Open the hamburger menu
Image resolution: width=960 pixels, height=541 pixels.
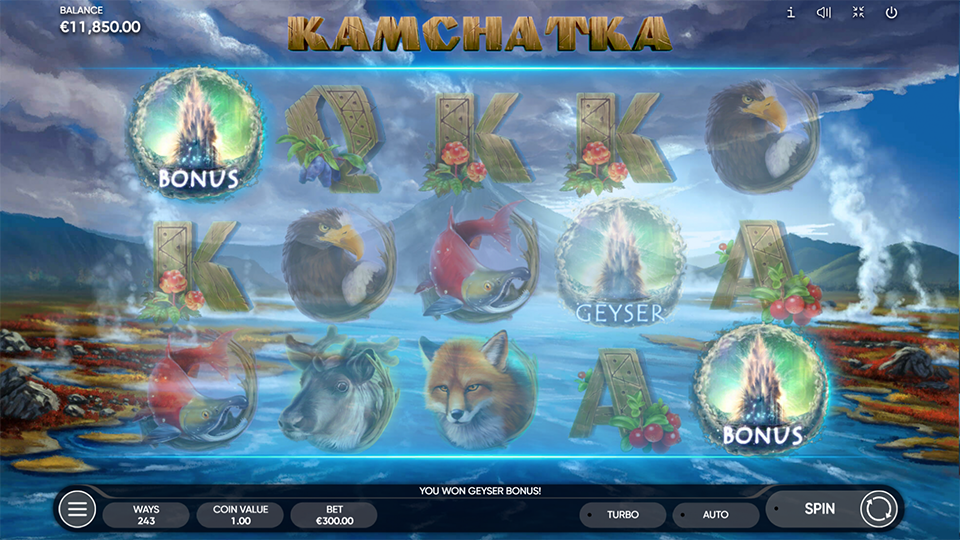[x=77, y=510]
